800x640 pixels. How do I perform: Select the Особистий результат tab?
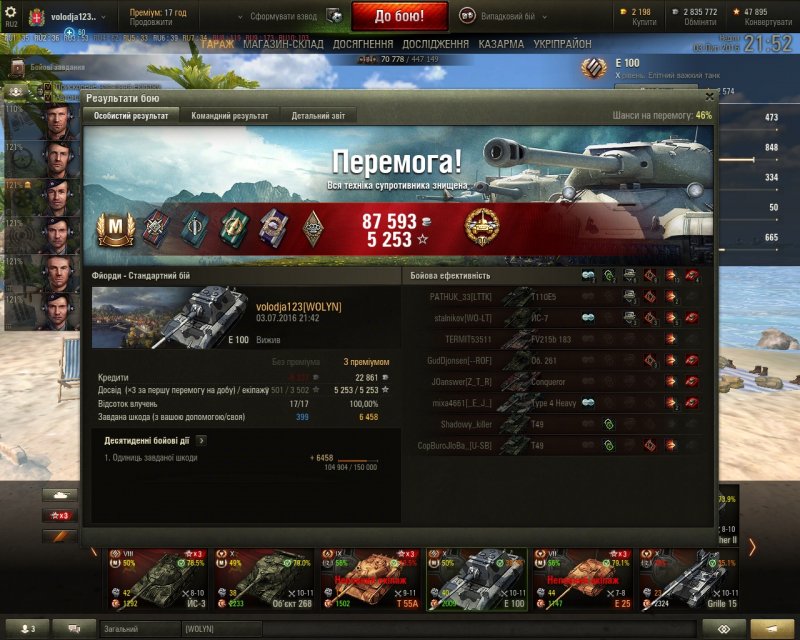132,116
